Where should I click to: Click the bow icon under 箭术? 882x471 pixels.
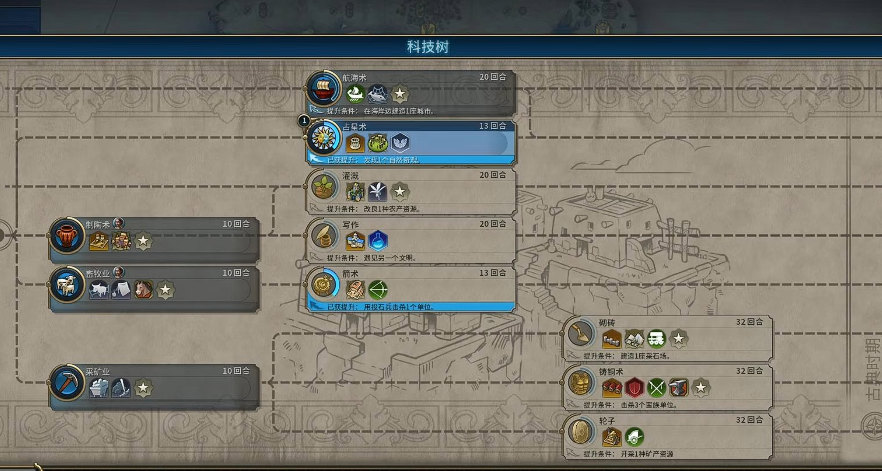pyautogui.click(x=377, y=289)
